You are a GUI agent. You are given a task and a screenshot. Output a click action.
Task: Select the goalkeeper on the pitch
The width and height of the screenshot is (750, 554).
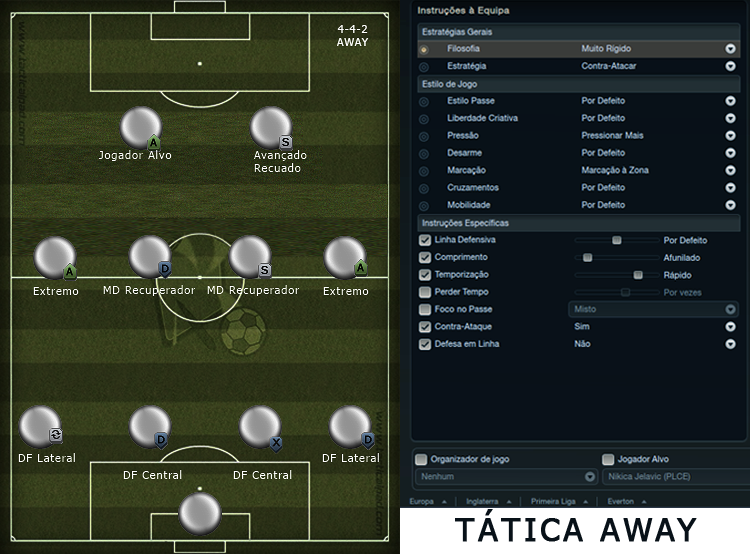click(199, 513)
